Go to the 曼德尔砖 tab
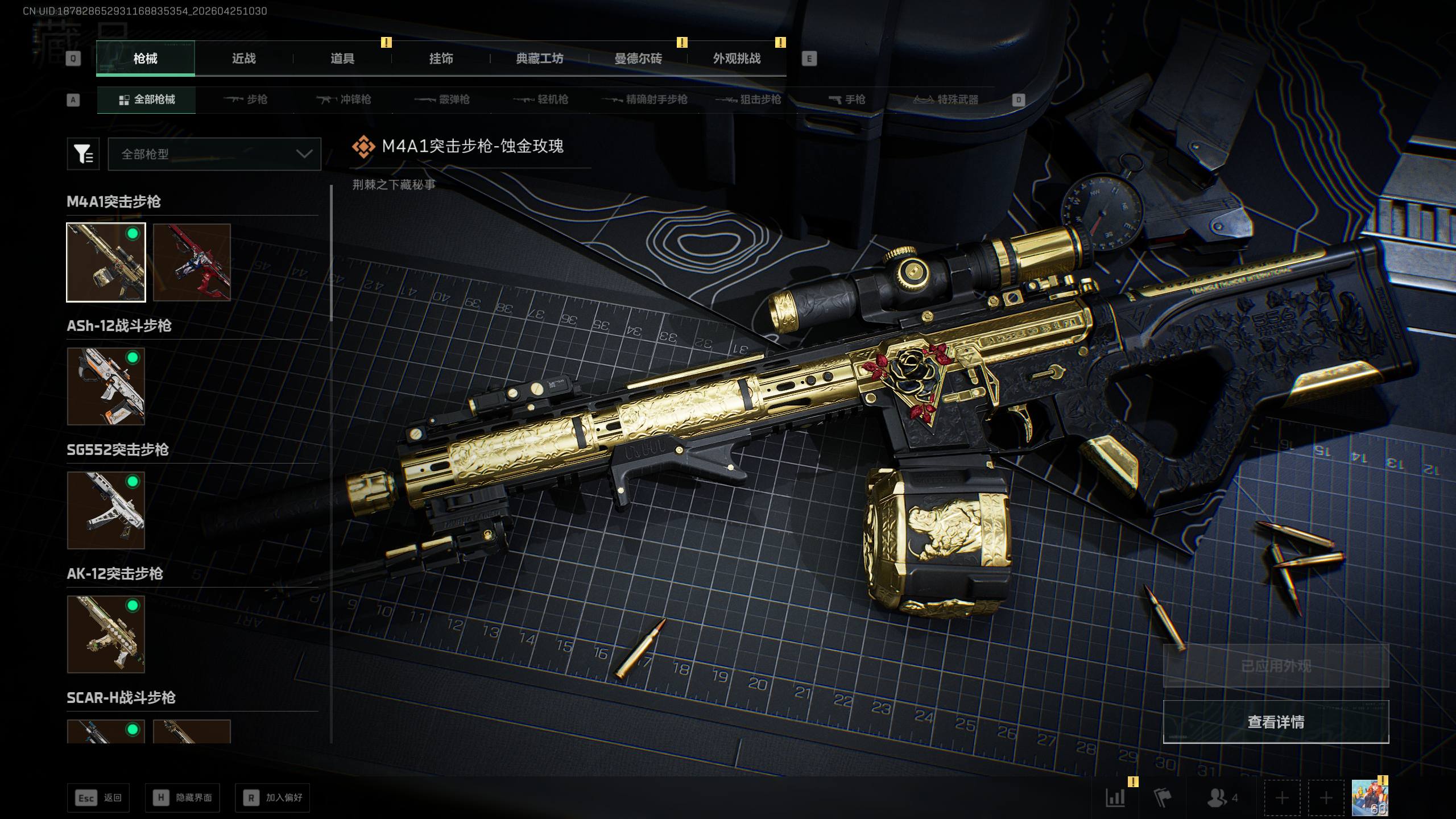Viewport: 1456px width, 819px height. [638, 59]
